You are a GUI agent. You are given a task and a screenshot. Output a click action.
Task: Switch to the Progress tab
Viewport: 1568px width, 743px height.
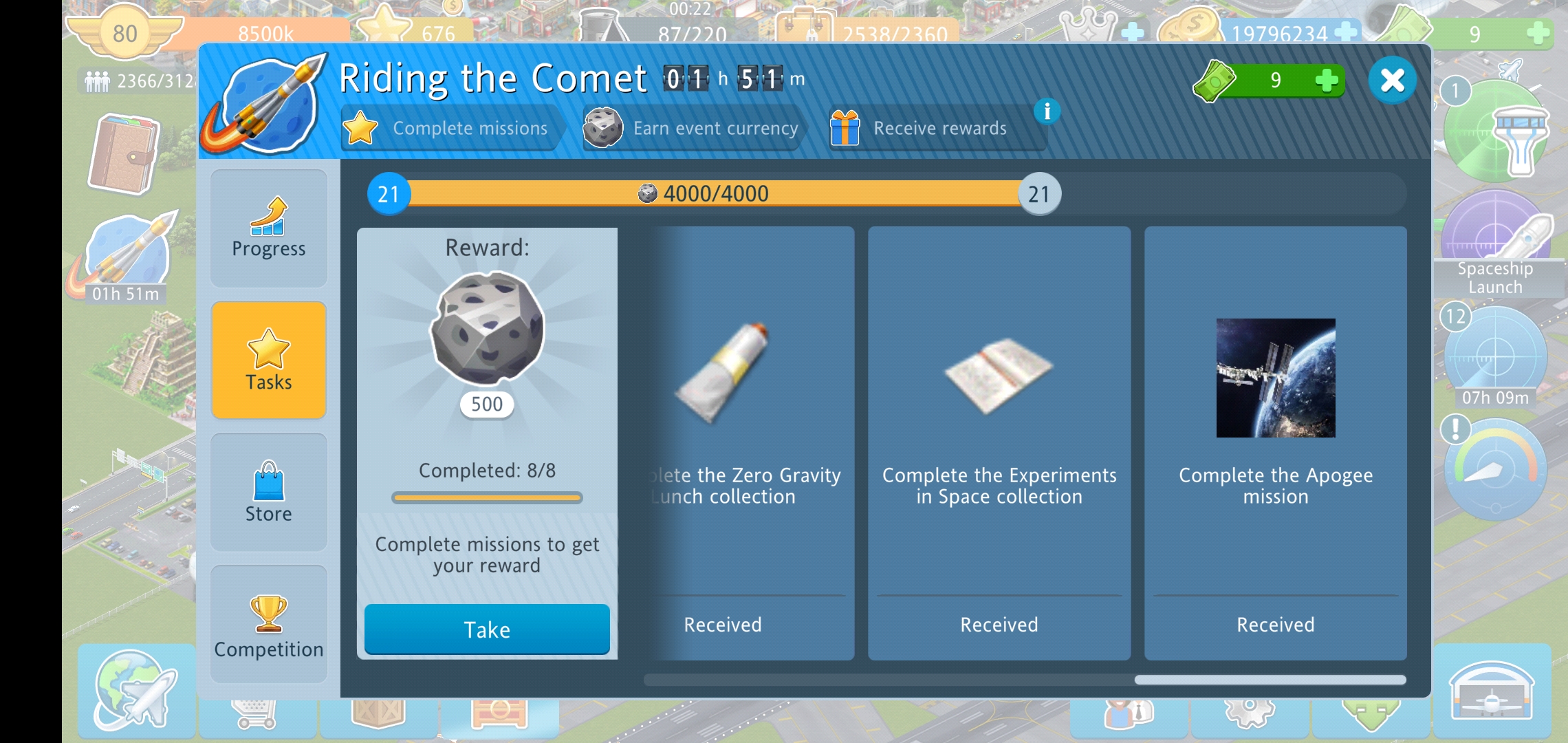(268, 228)
